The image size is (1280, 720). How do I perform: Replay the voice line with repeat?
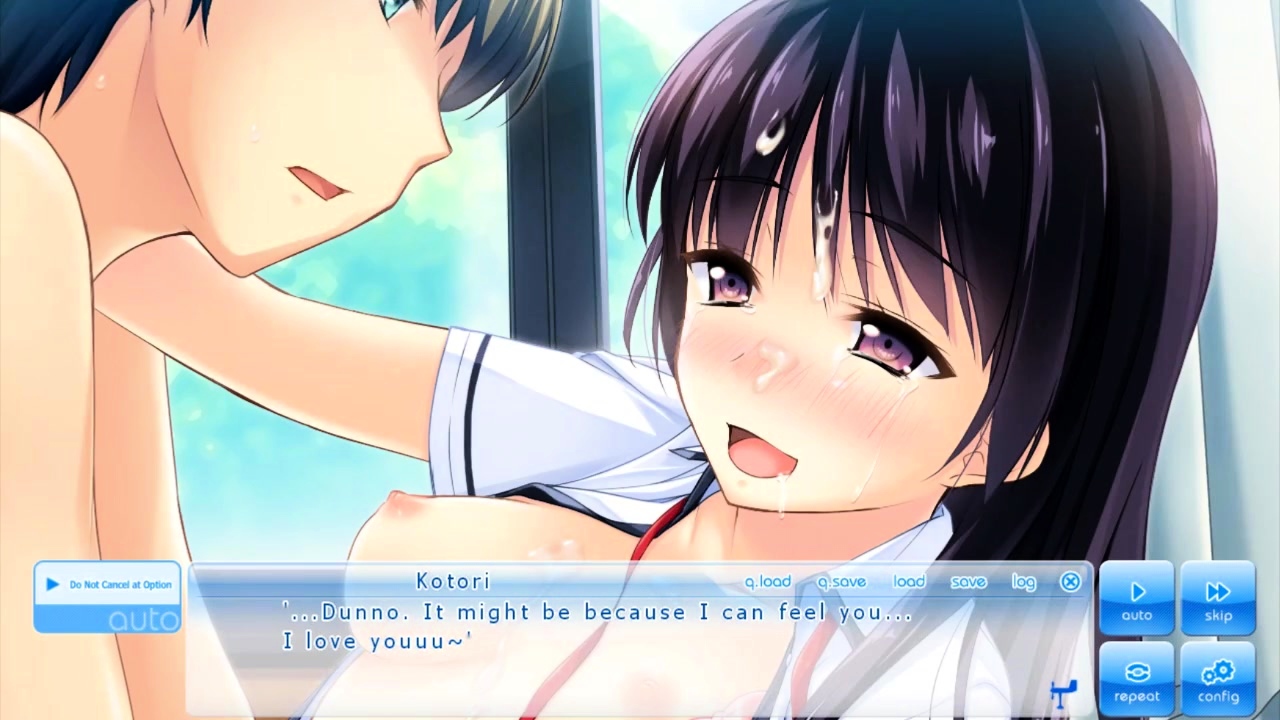point(1136,680)
